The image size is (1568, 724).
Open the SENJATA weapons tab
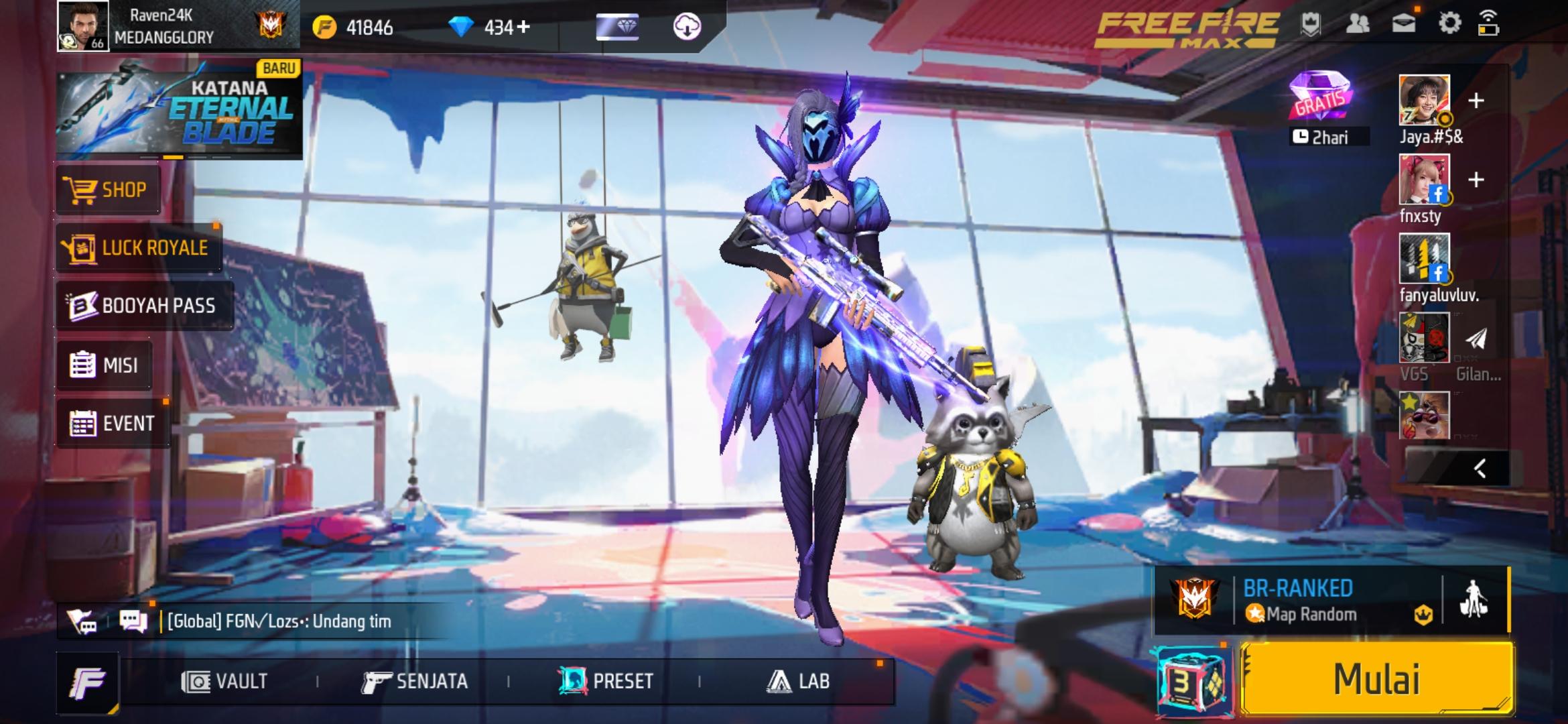point(415,682)
